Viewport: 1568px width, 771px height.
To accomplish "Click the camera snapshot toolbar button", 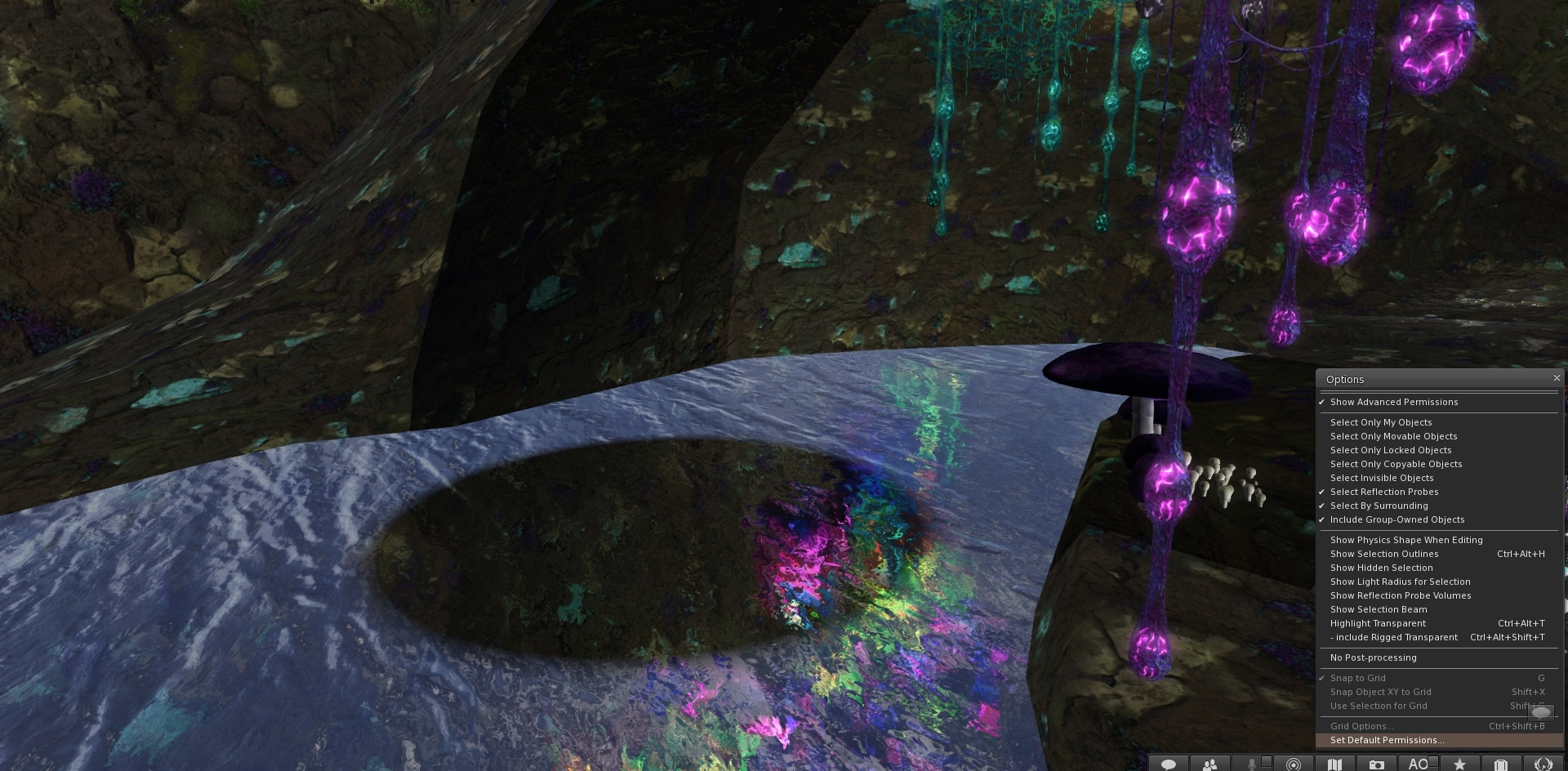I will (x=1377, y=764).
